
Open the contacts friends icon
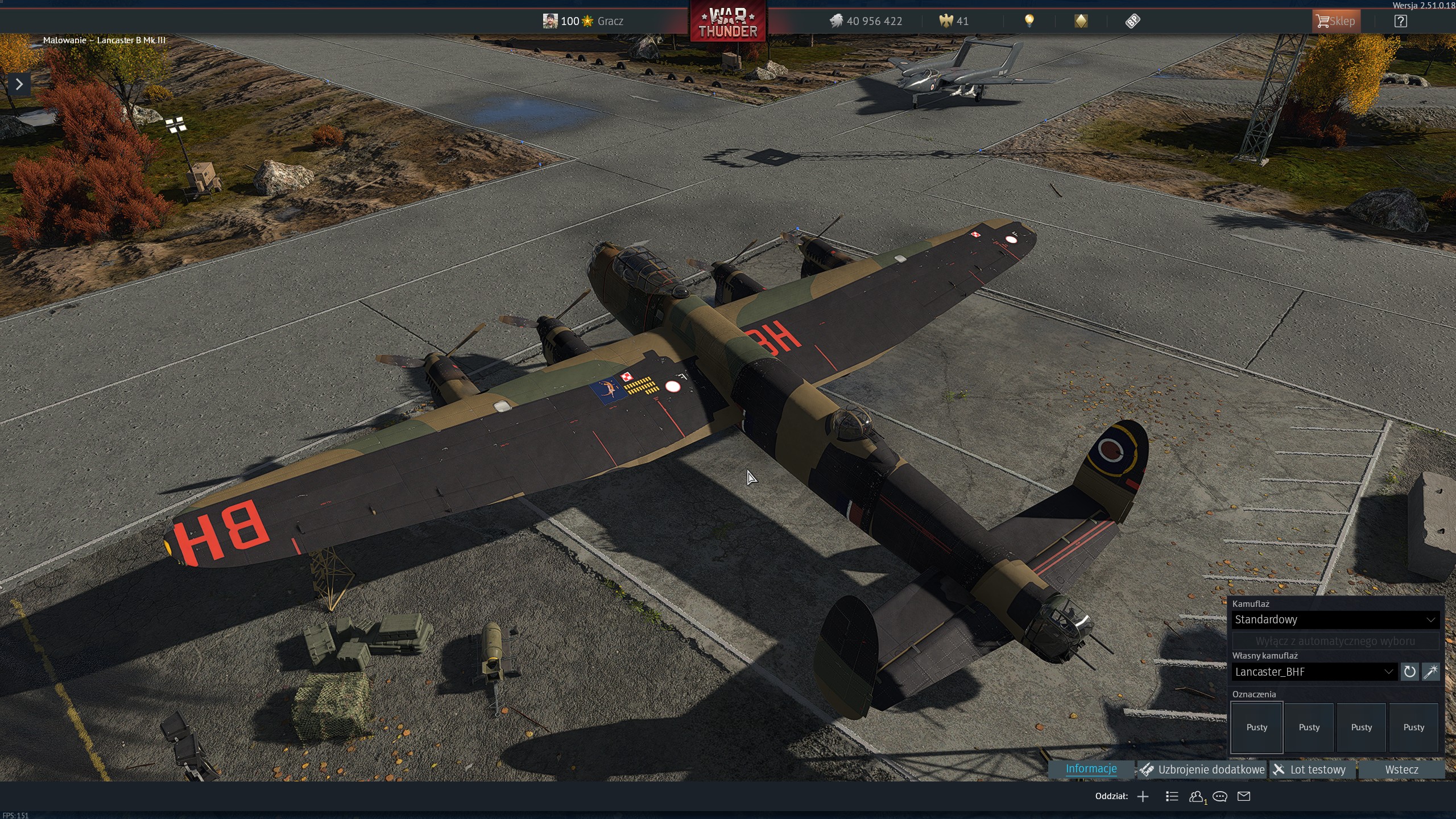(x=1196, y=796)
